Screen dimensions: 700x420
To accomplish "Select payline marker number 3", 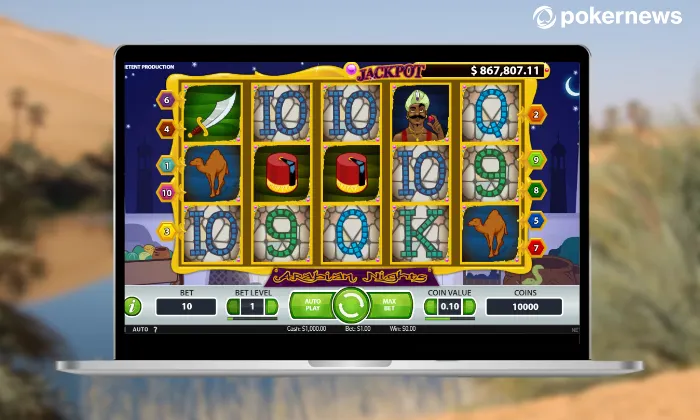I will click(165, 231).
